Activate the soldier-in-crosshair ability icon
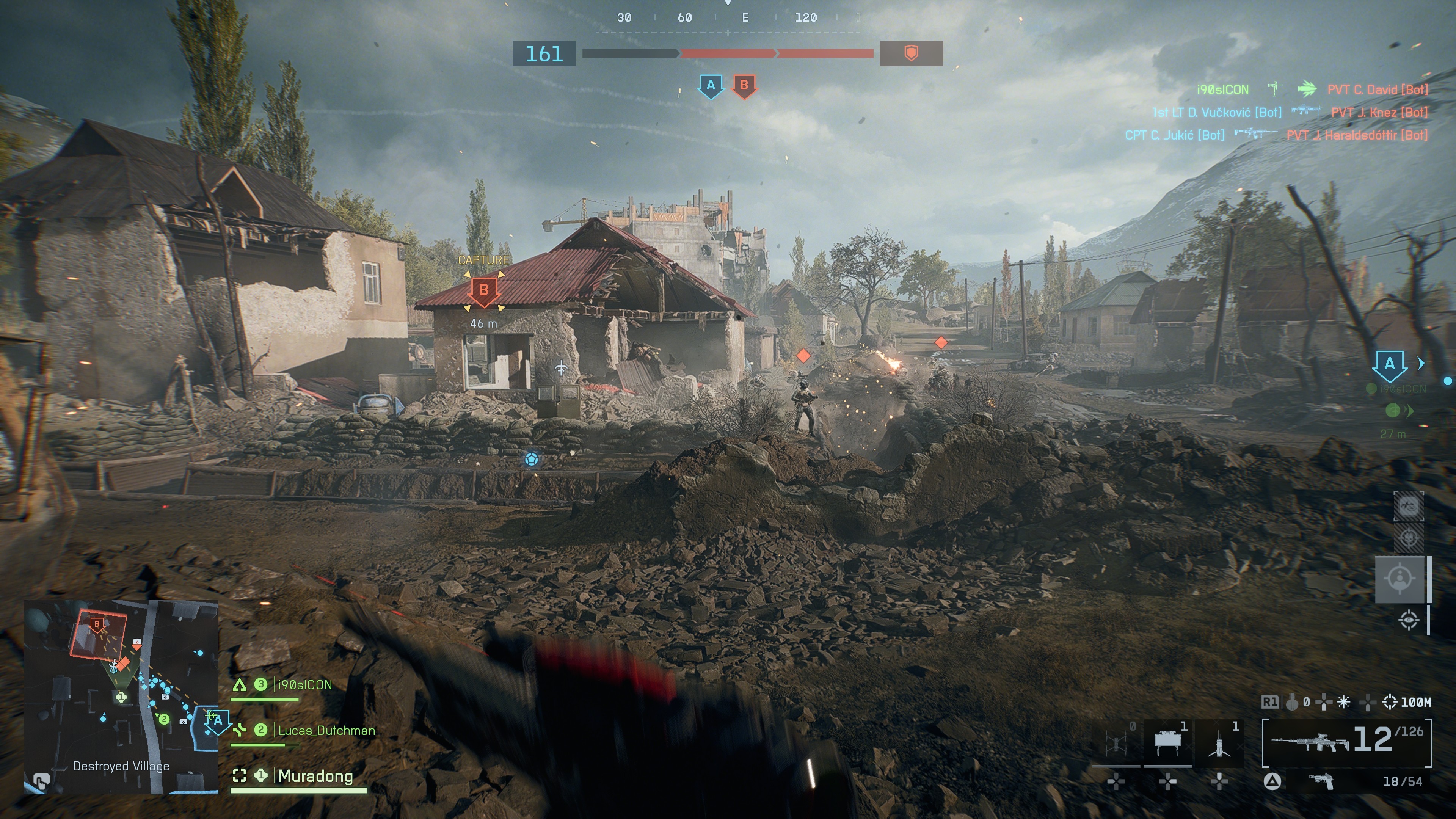Viewport: 1456px width, 819px height. tap(1400, 579)
